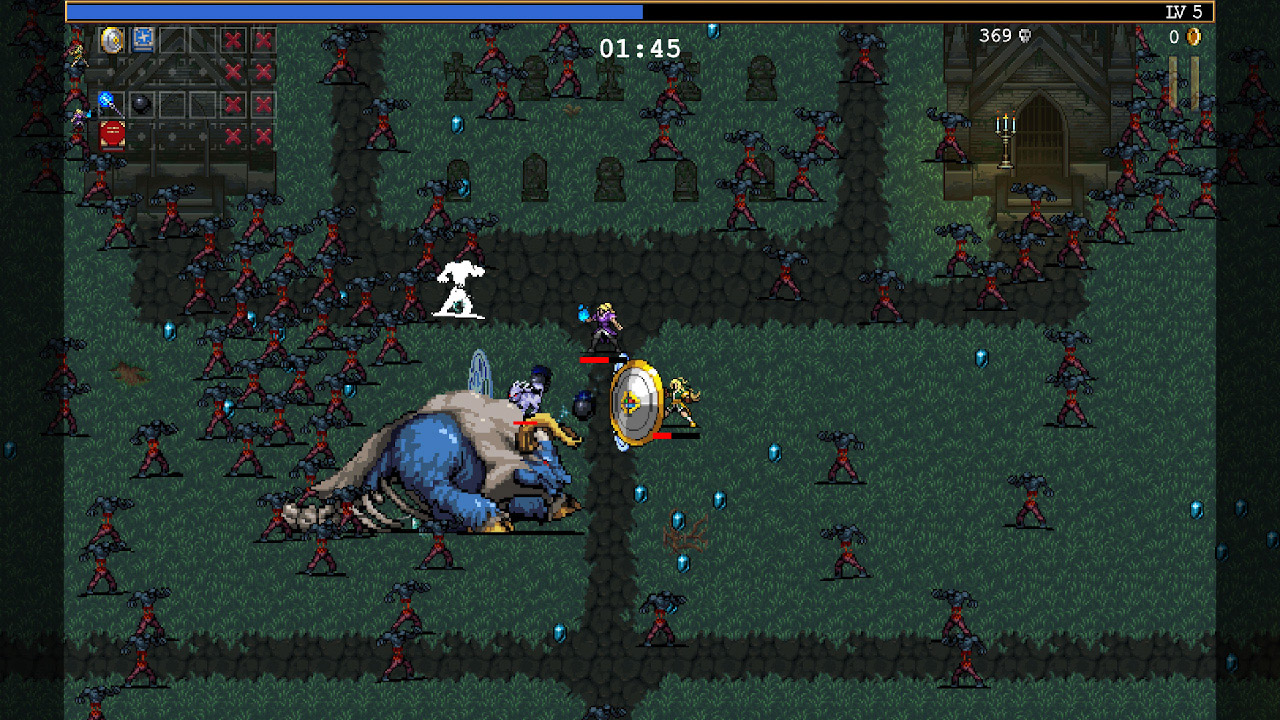Open the blue spellbook item icon
Image resolution: width=1280 pixels, height=720 pixels.
(x=143, y=40)
